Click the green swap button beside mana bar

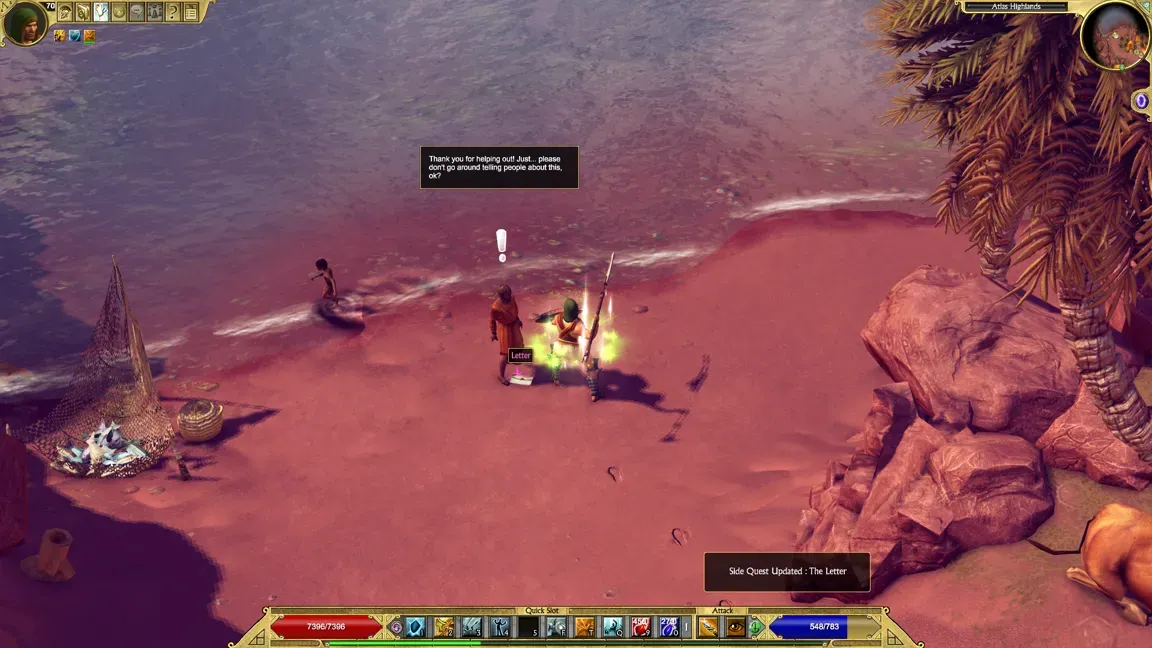coord(757,627)
